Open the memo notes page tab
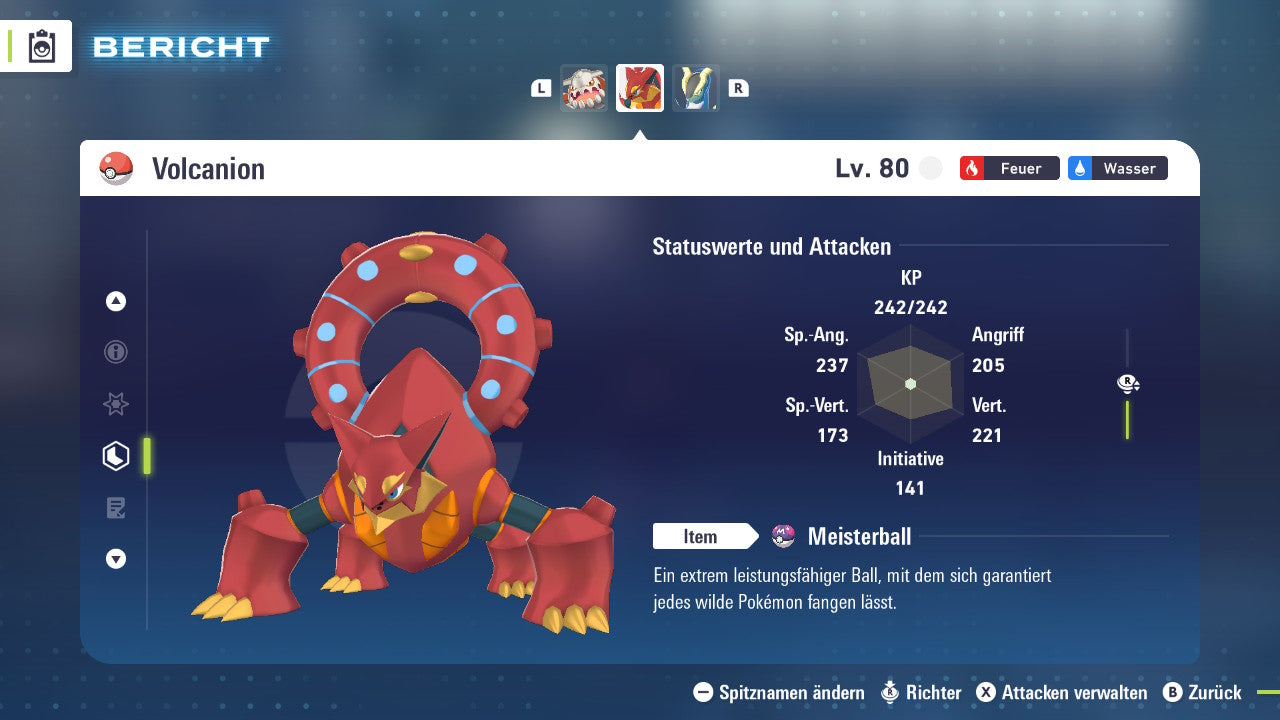Image resolution: width=1280 pixels, height=720 pixels. tap(116, 508)
